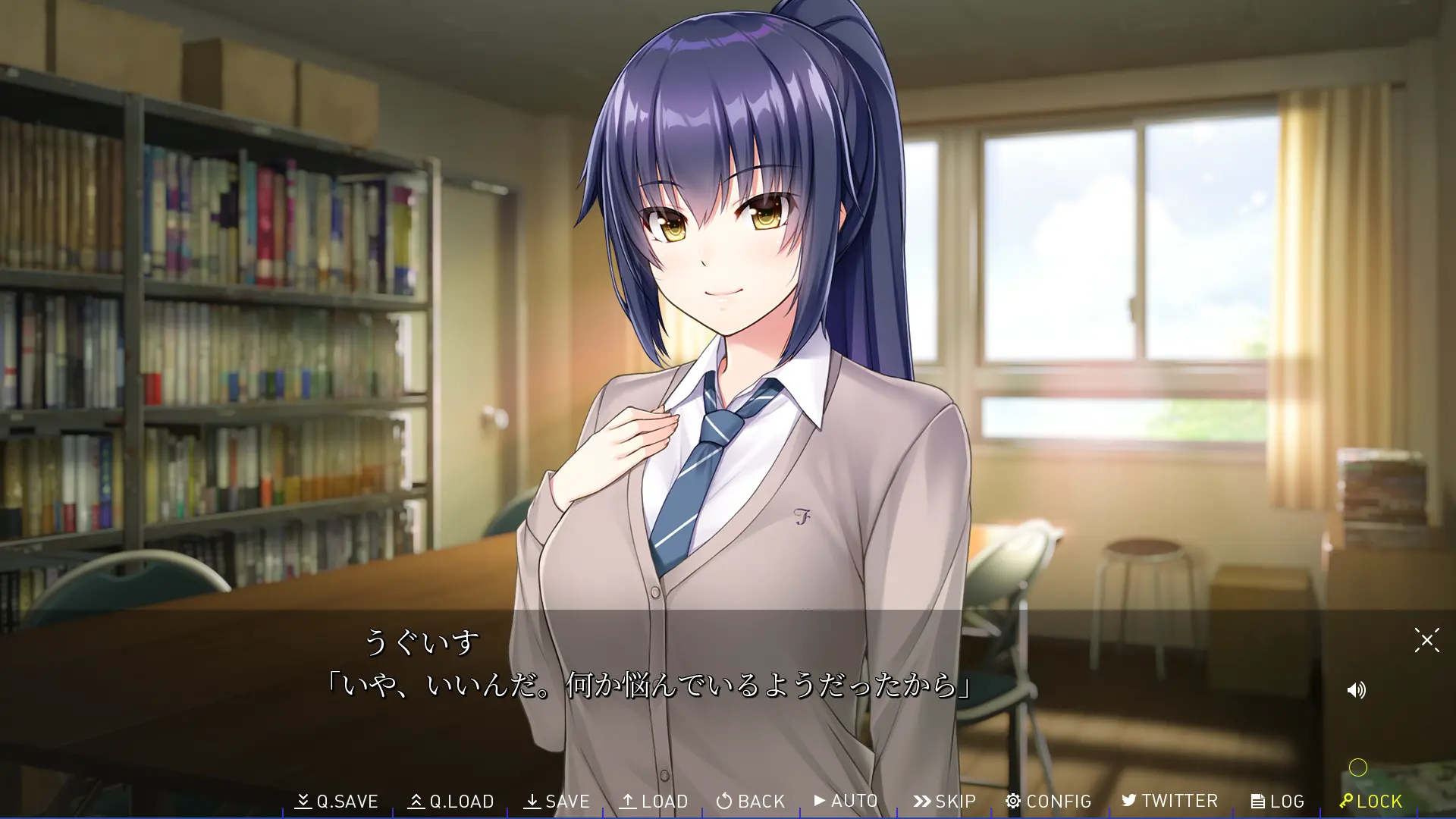The width and height of the screenshot is (1456, 819).
Task: Replay the voice with the speaker icon
Action: click(x=1356, y=690)
